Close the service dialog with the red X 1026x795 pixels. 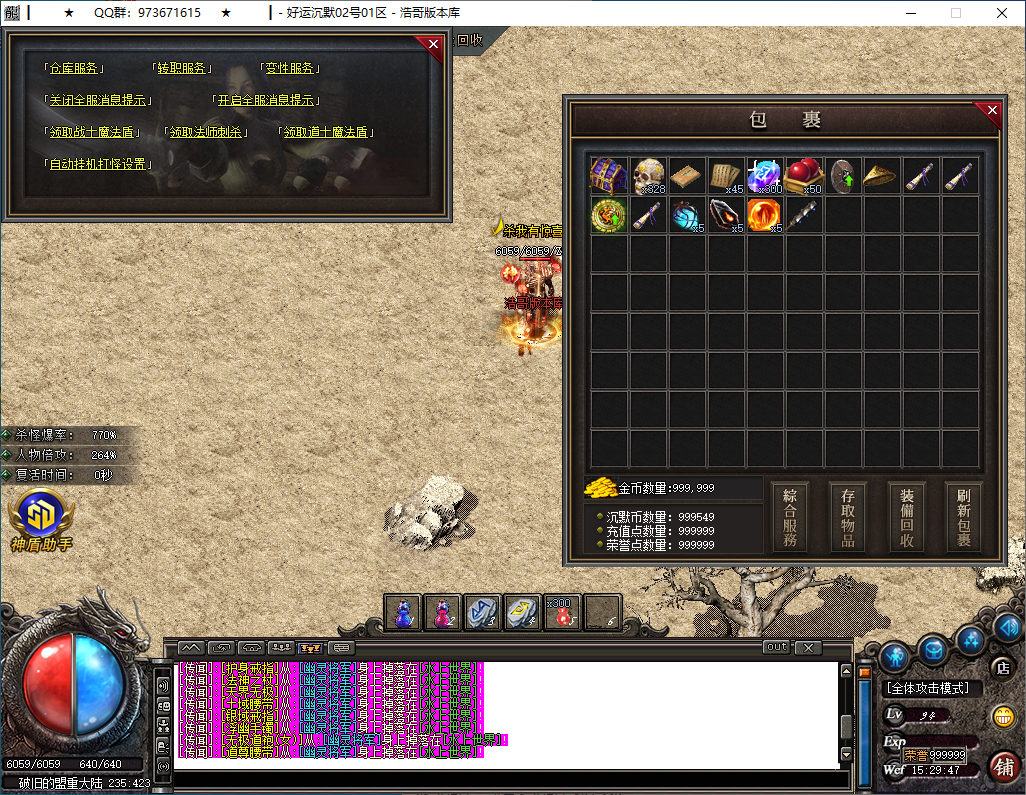pos(433,44)
